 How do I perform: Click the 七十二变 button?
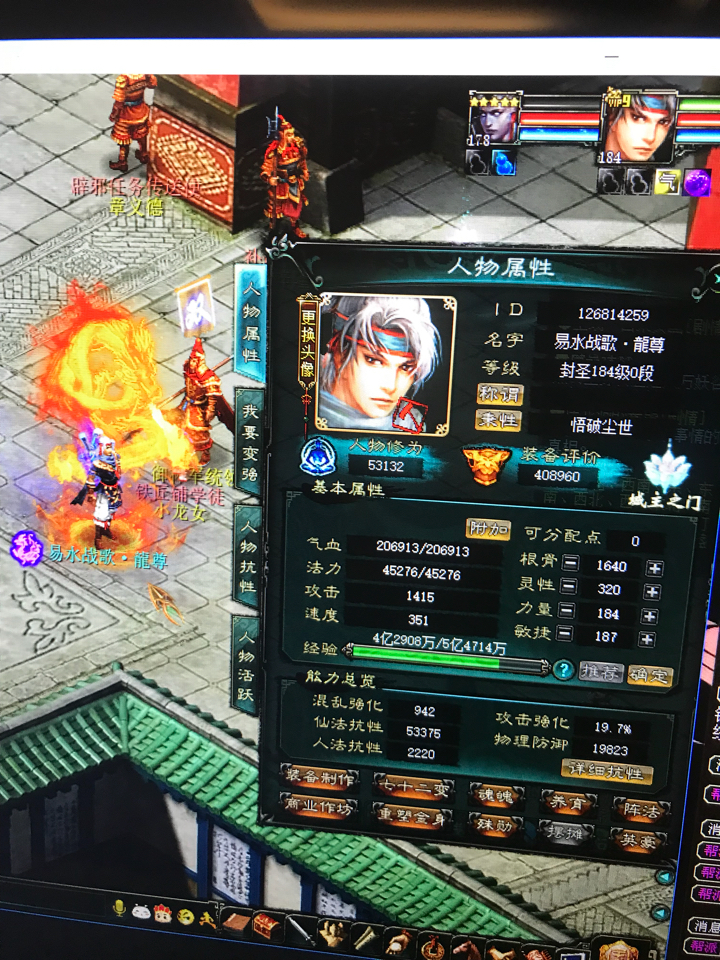(x=412, y=789)
